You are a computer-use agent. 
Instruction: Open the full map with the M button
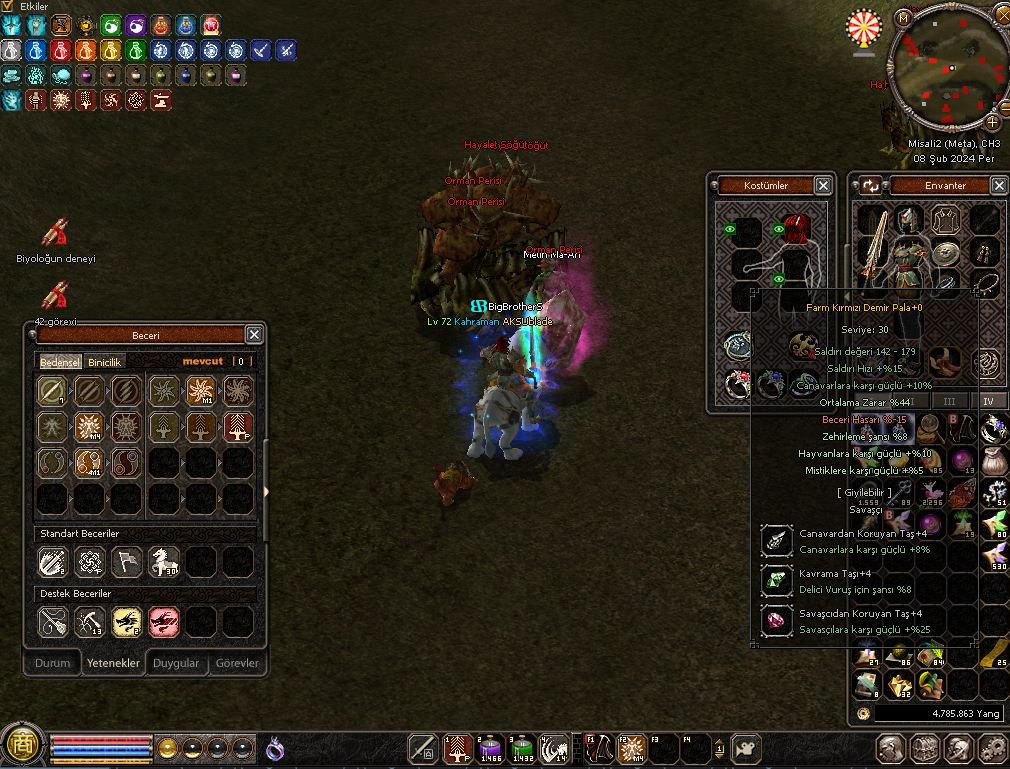(903, 17)
